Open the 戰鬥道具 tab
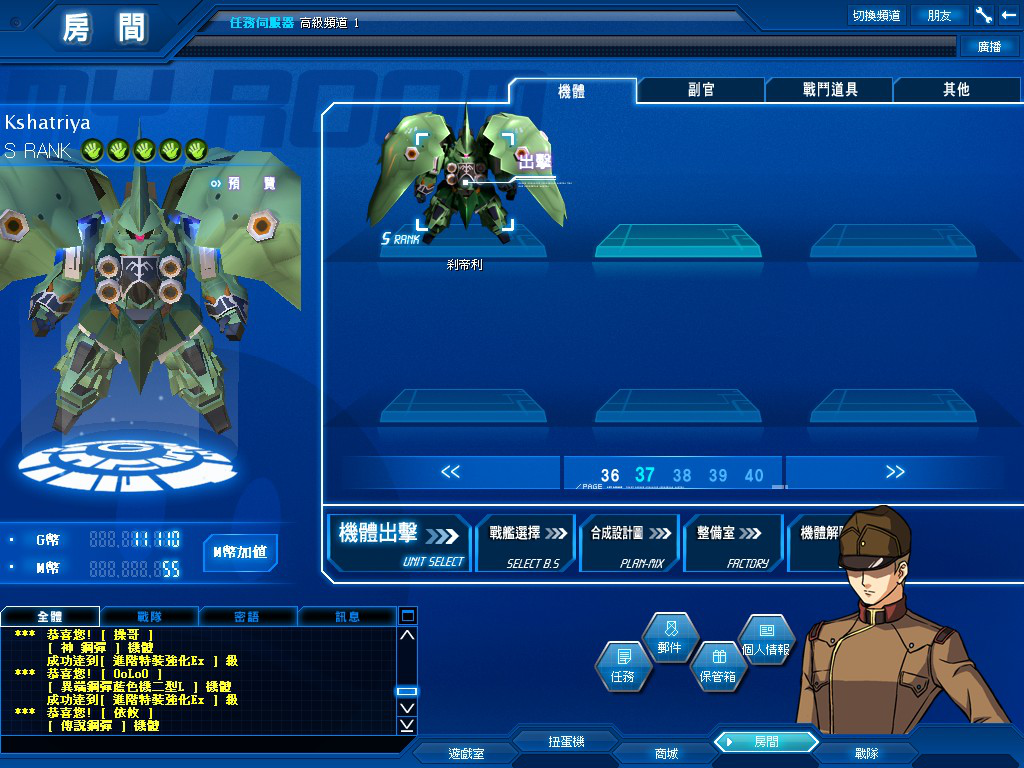 tap(830, 90)
